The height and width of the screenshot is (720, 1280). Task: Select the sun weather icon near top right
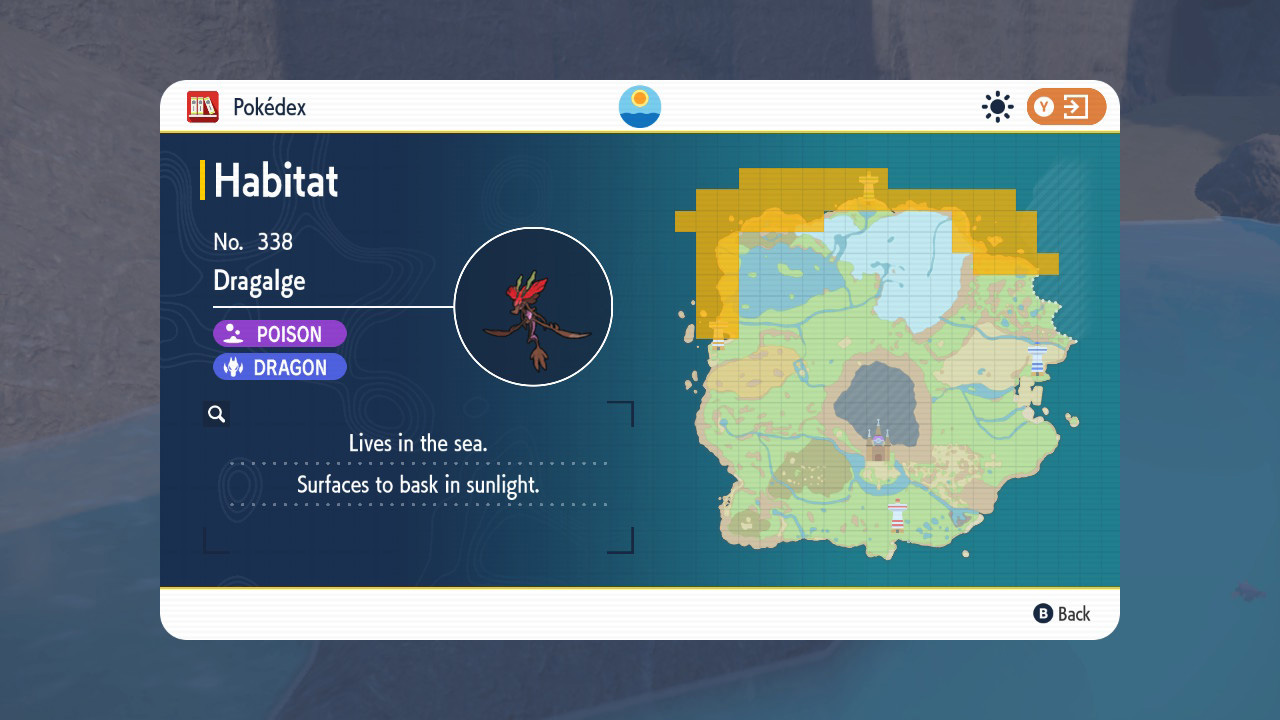click(997, 106)
